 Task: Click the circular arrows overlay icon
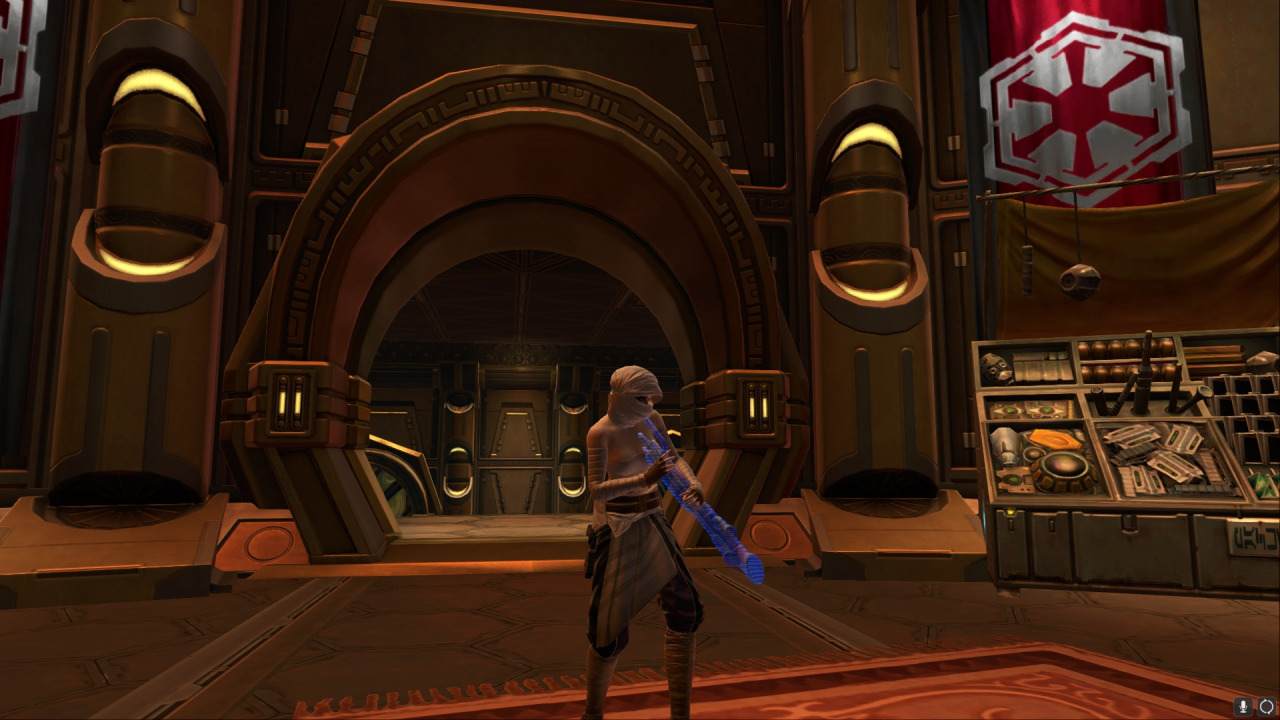tap(1266, 706)
